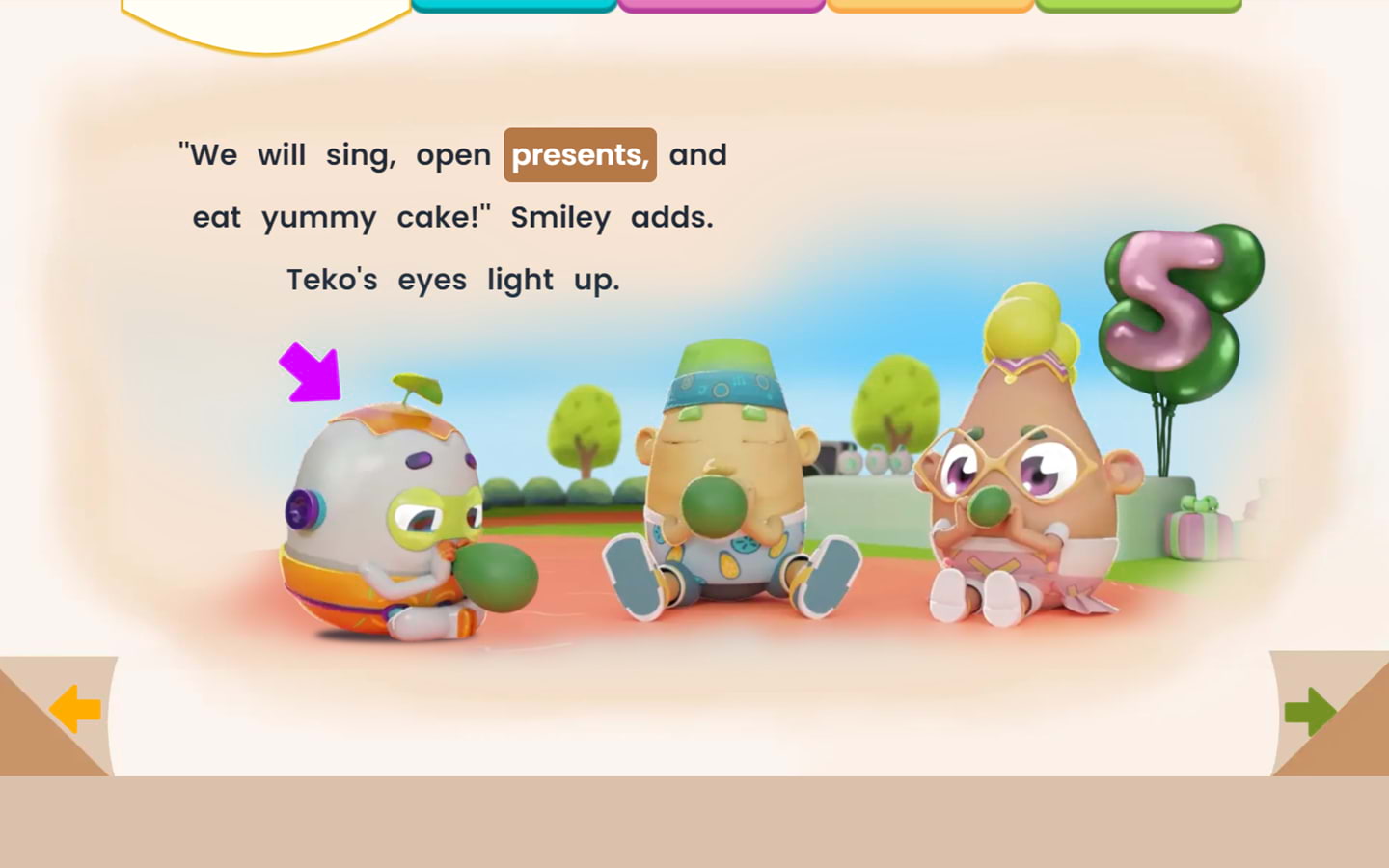
Task: Tap the highlighted word "presents,"
Action: (x=580, y=155)
